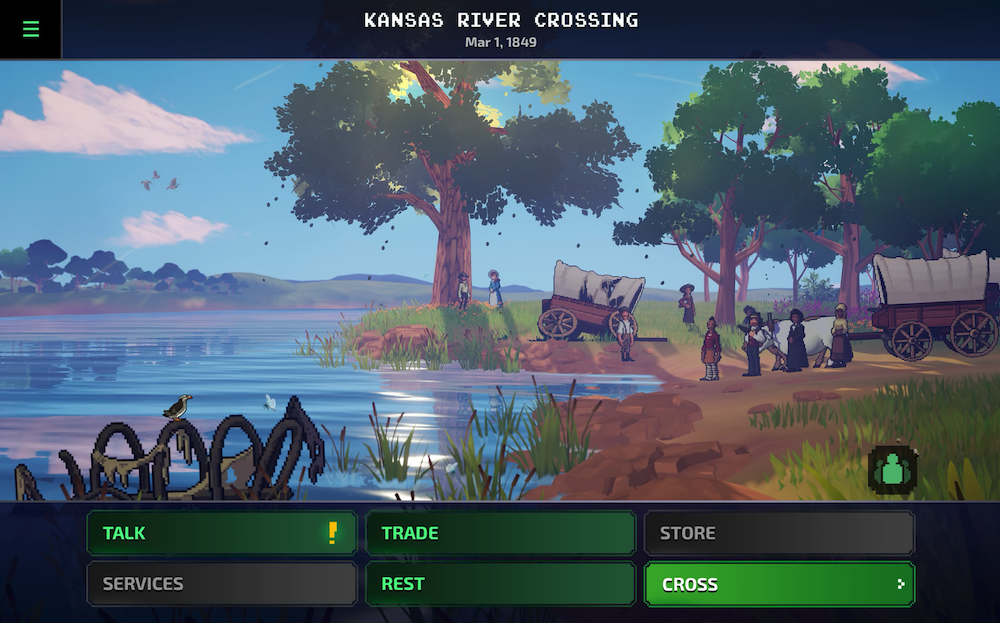The image size is (1000, 623).
Task: Cross the Kansas River
Action: point(778,584)
